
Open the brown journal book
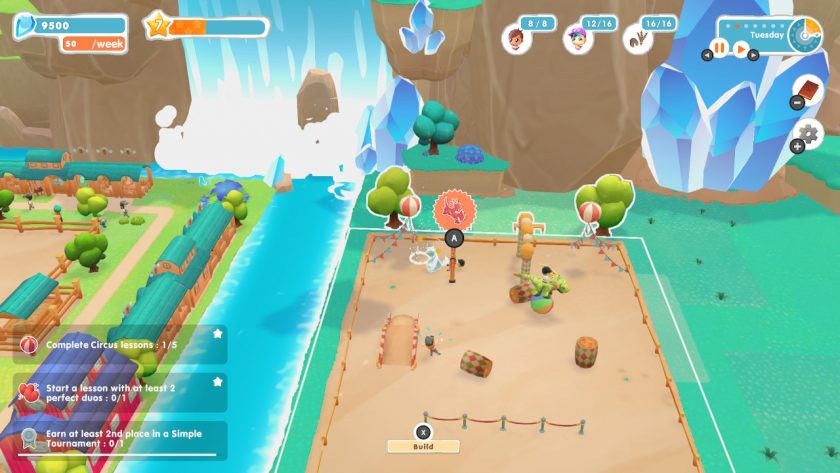(x=808, y=92)
